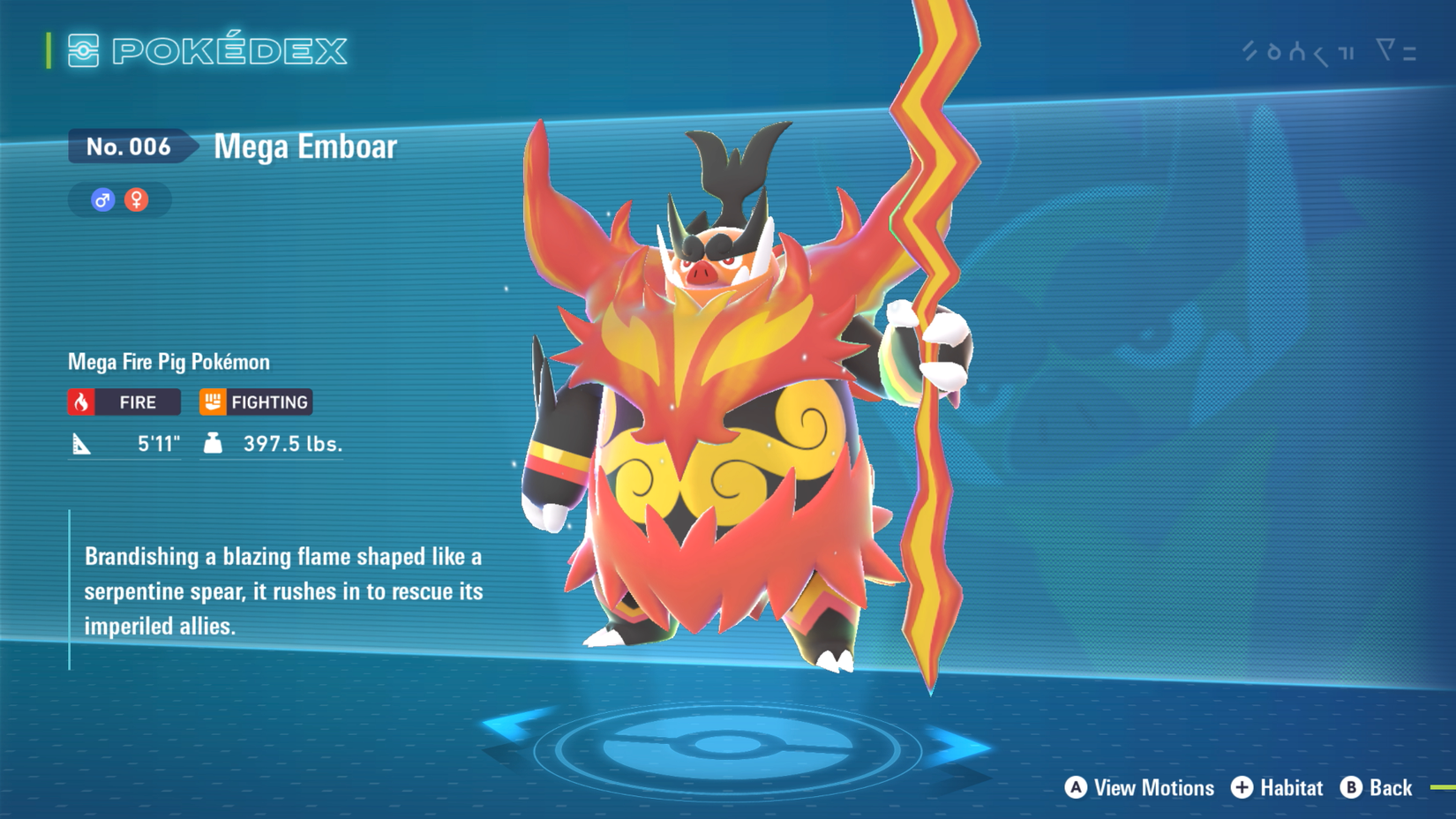Expand the No. 006 entry badge
Image resolution: width=1456 pixels, height=819 pixels.
[x=129, y=147]
